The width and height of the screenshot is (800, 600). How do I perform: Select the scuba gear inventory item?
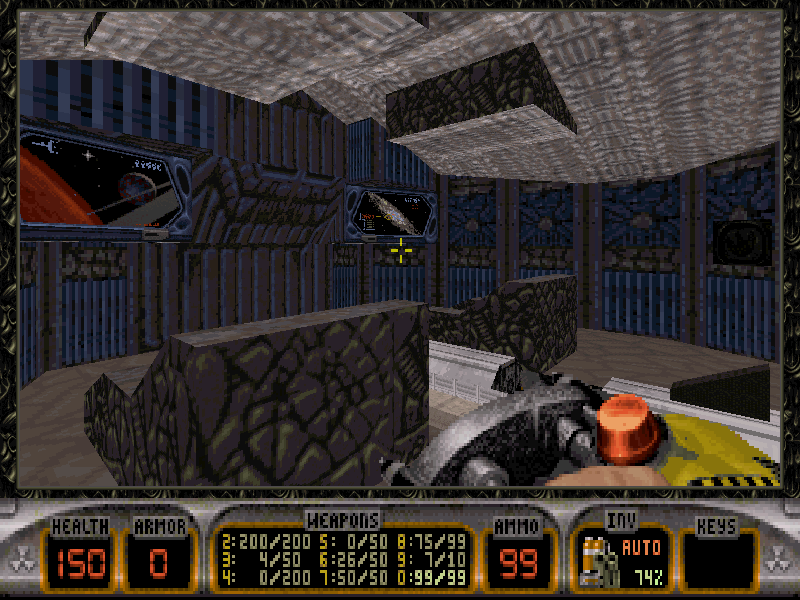click(x=596, y=561)
